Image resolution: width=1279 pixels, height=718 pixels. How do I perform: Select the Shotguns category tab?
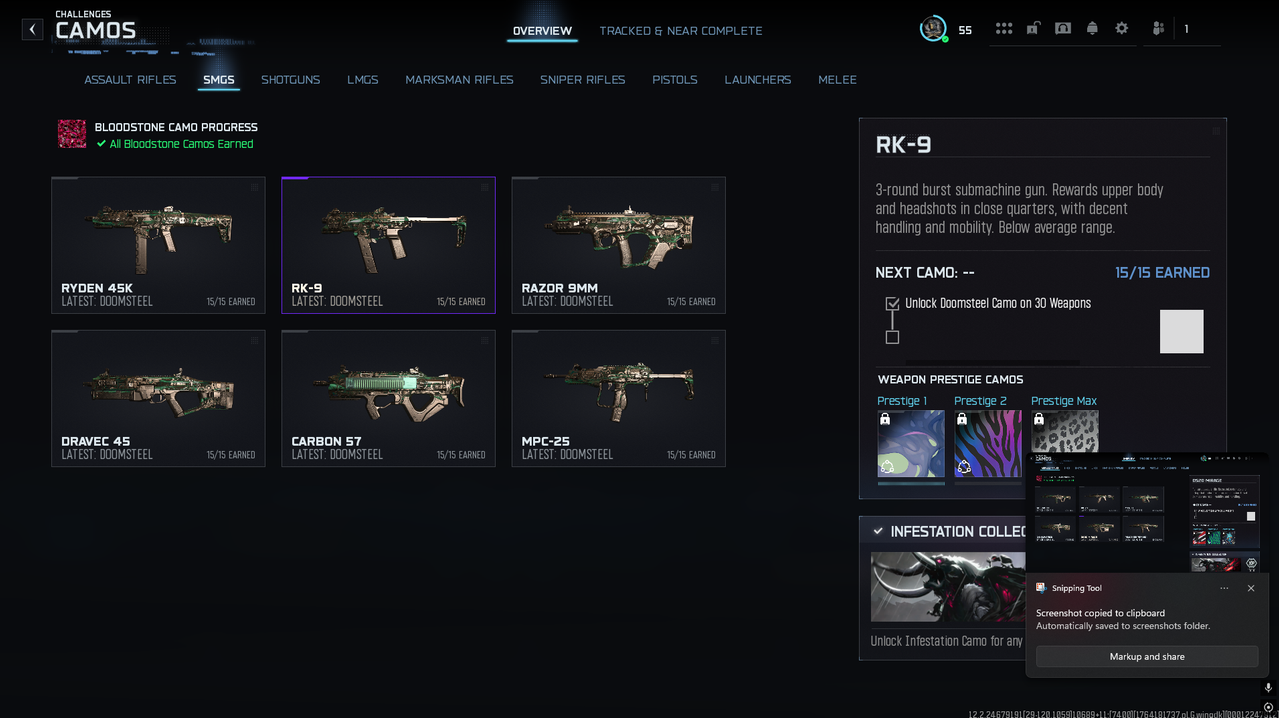(290, 80)
